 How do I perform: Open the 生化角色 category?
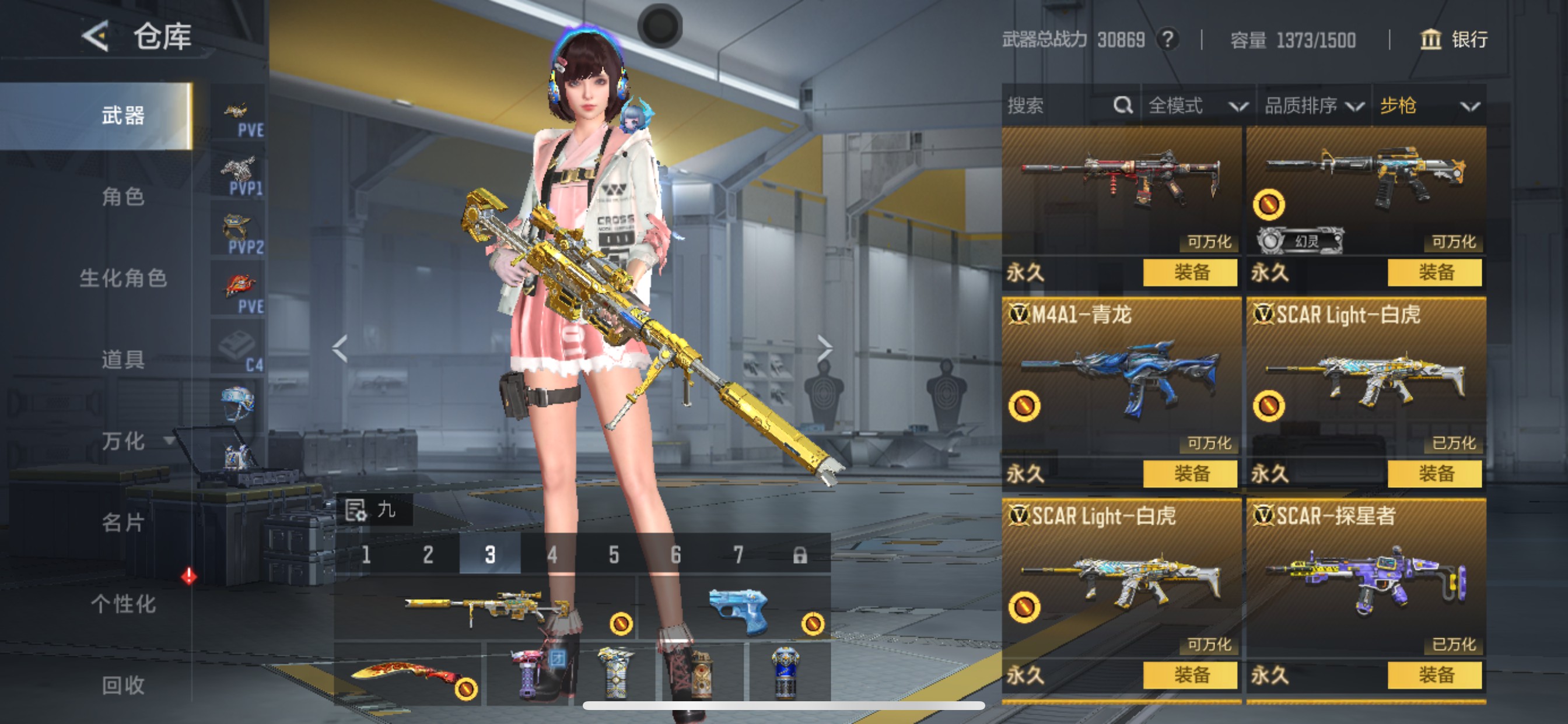click(123, 278)
